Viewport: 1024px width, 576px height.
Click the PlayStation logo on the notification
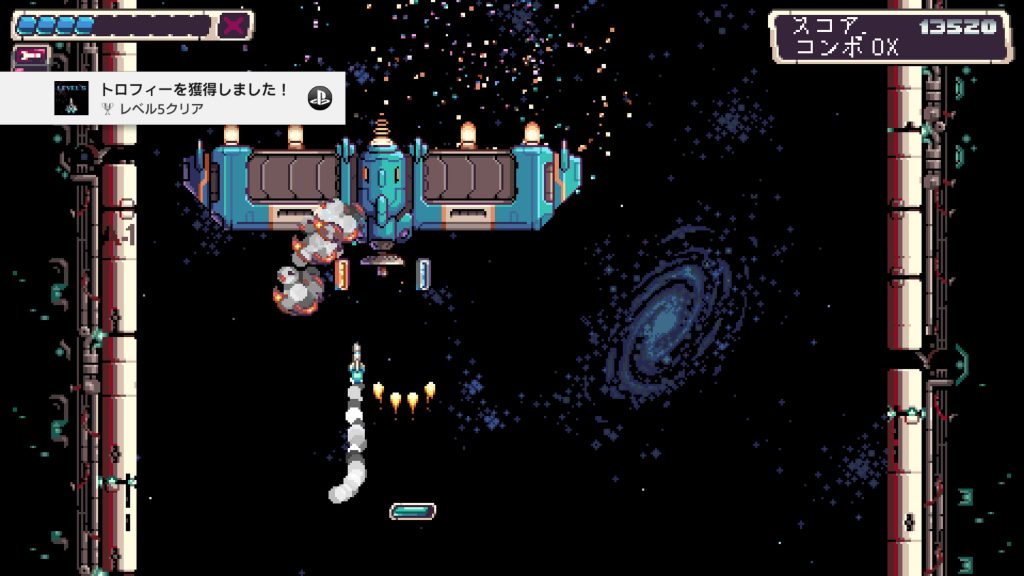point(320,98)
